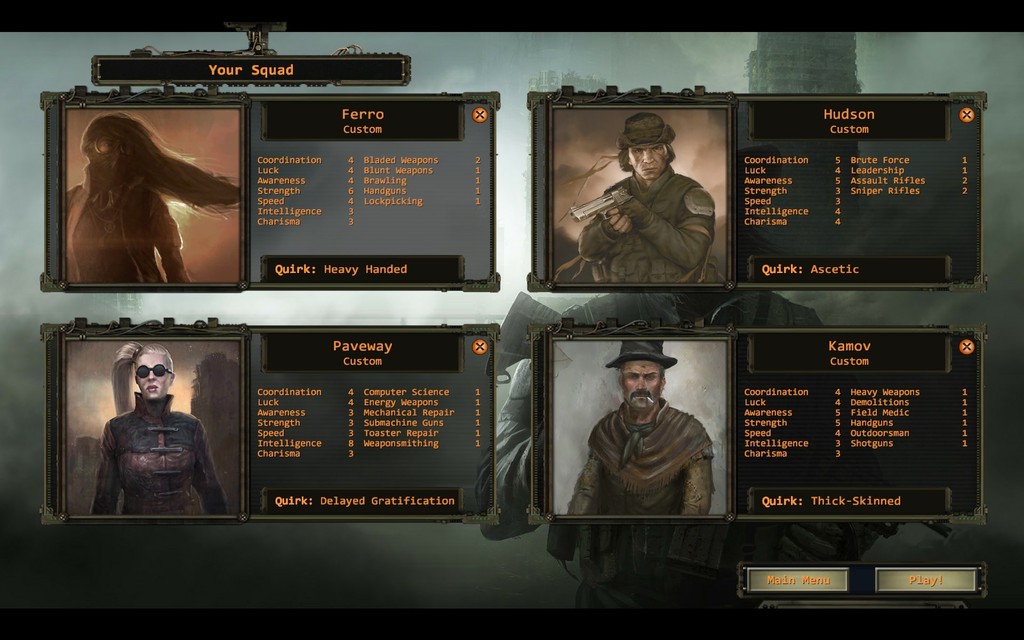Select Ferro's character portrait

pyautogui.click(x=153, y=195)
